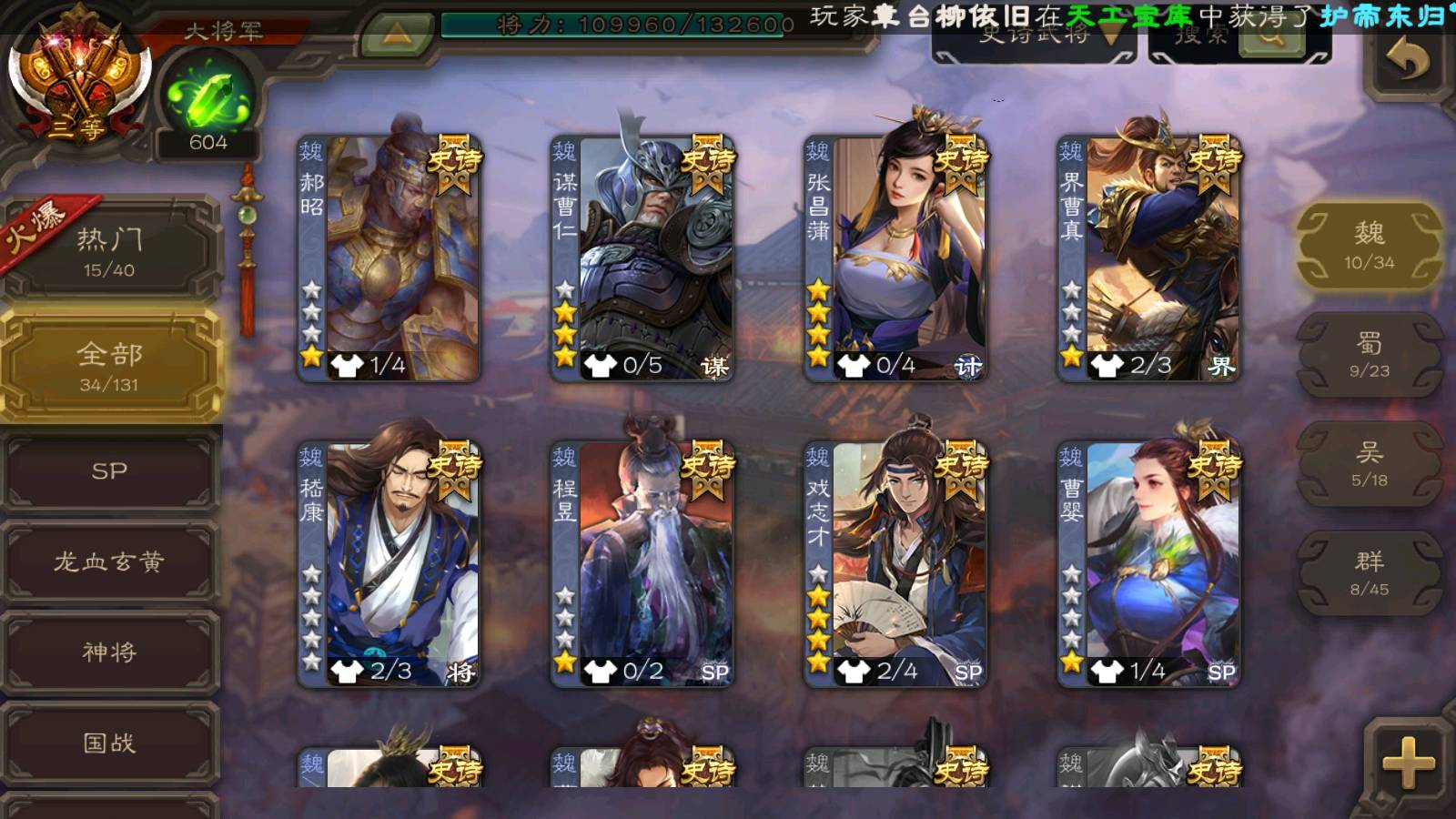Viewport: 1456px width, 819px height.
Task: Pick the 嵇康 general card
Action: 389,564
